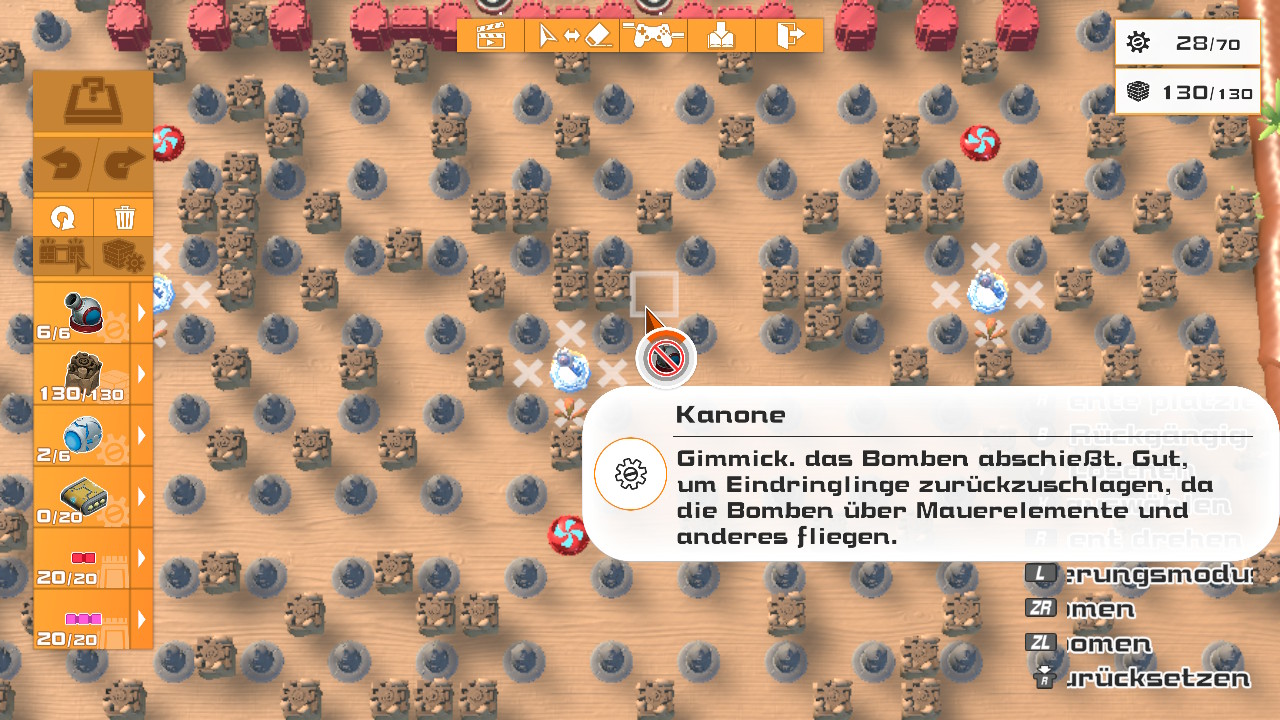
Task: Select the rotate tool button
Action: coord(63,217)
